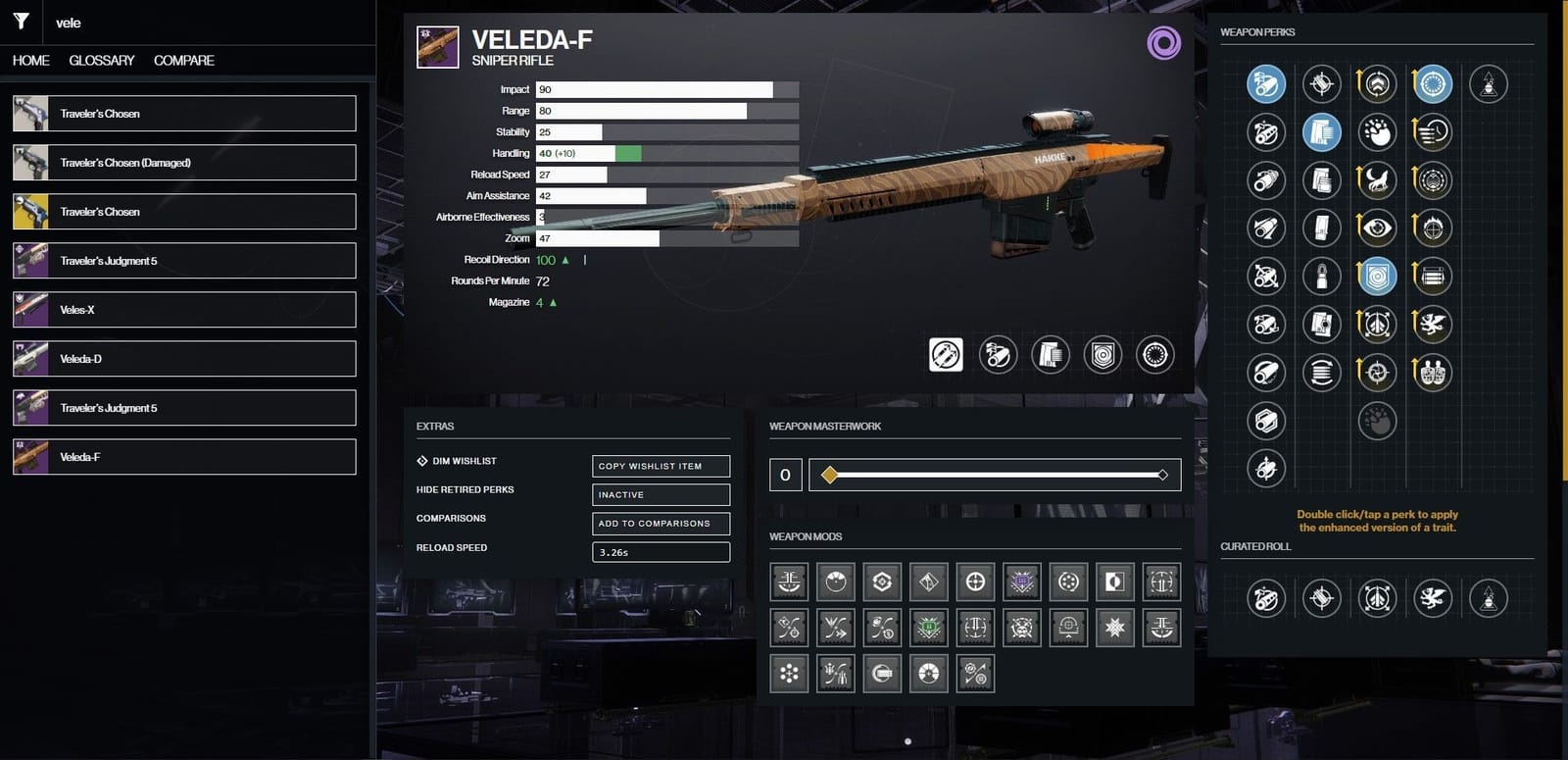This screenshot has height=760, width=1568.
Task: Open the COMPARE menu item
Action: pos(183,60)
